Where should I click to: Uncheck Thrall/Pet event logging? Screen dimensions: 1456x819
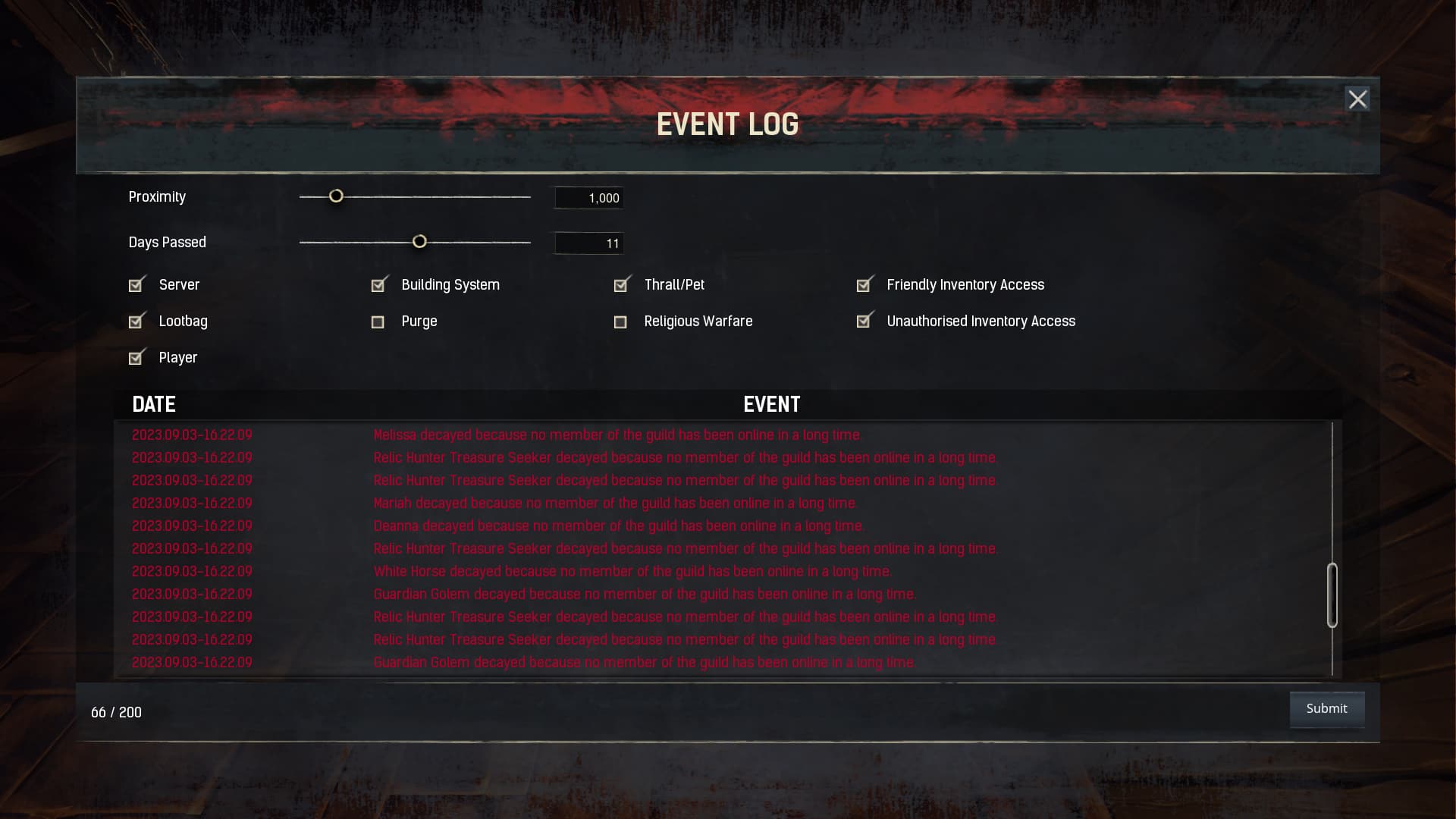(x=621, y=284)
